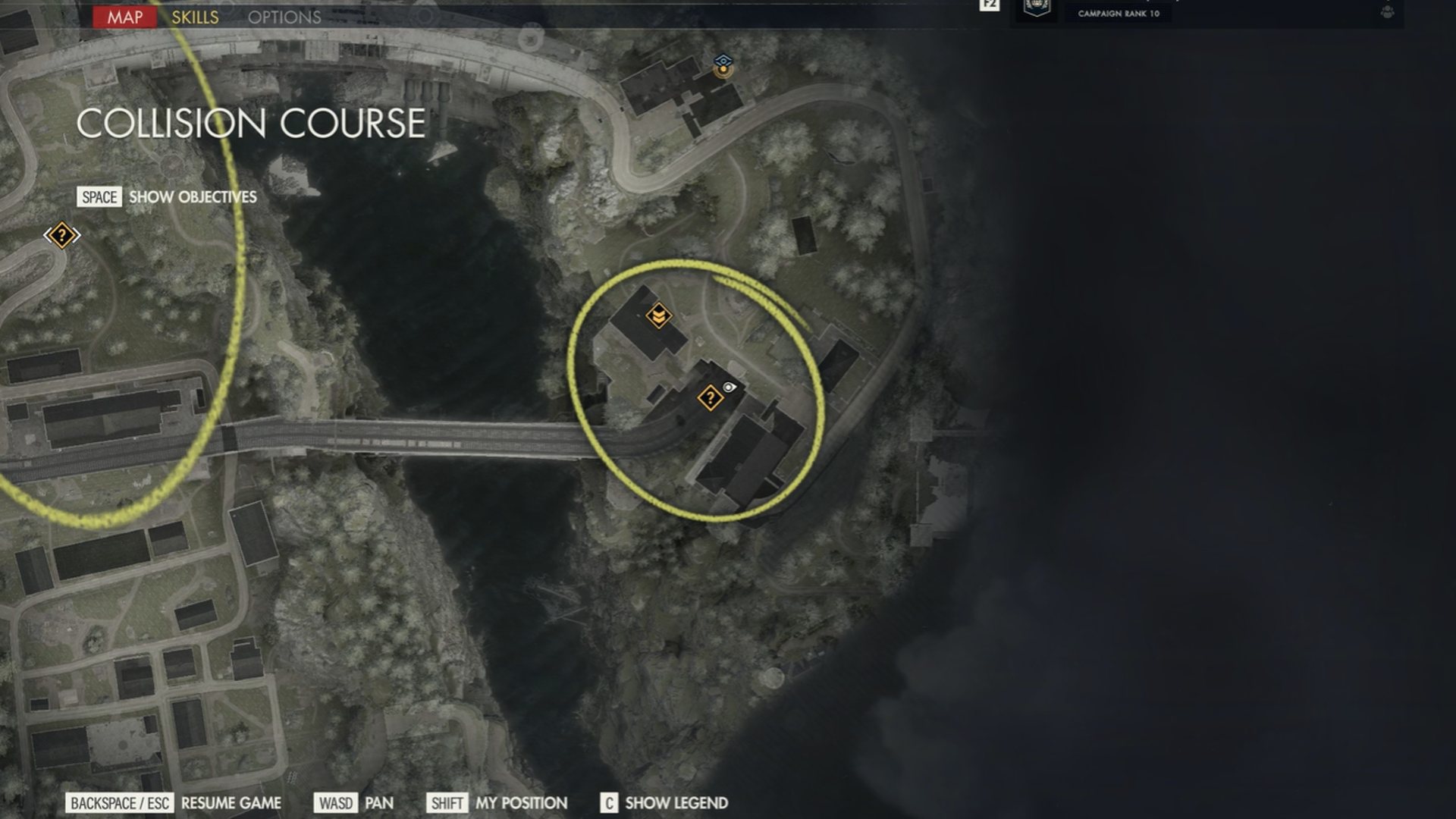Open the Options tab

[284, 17]
